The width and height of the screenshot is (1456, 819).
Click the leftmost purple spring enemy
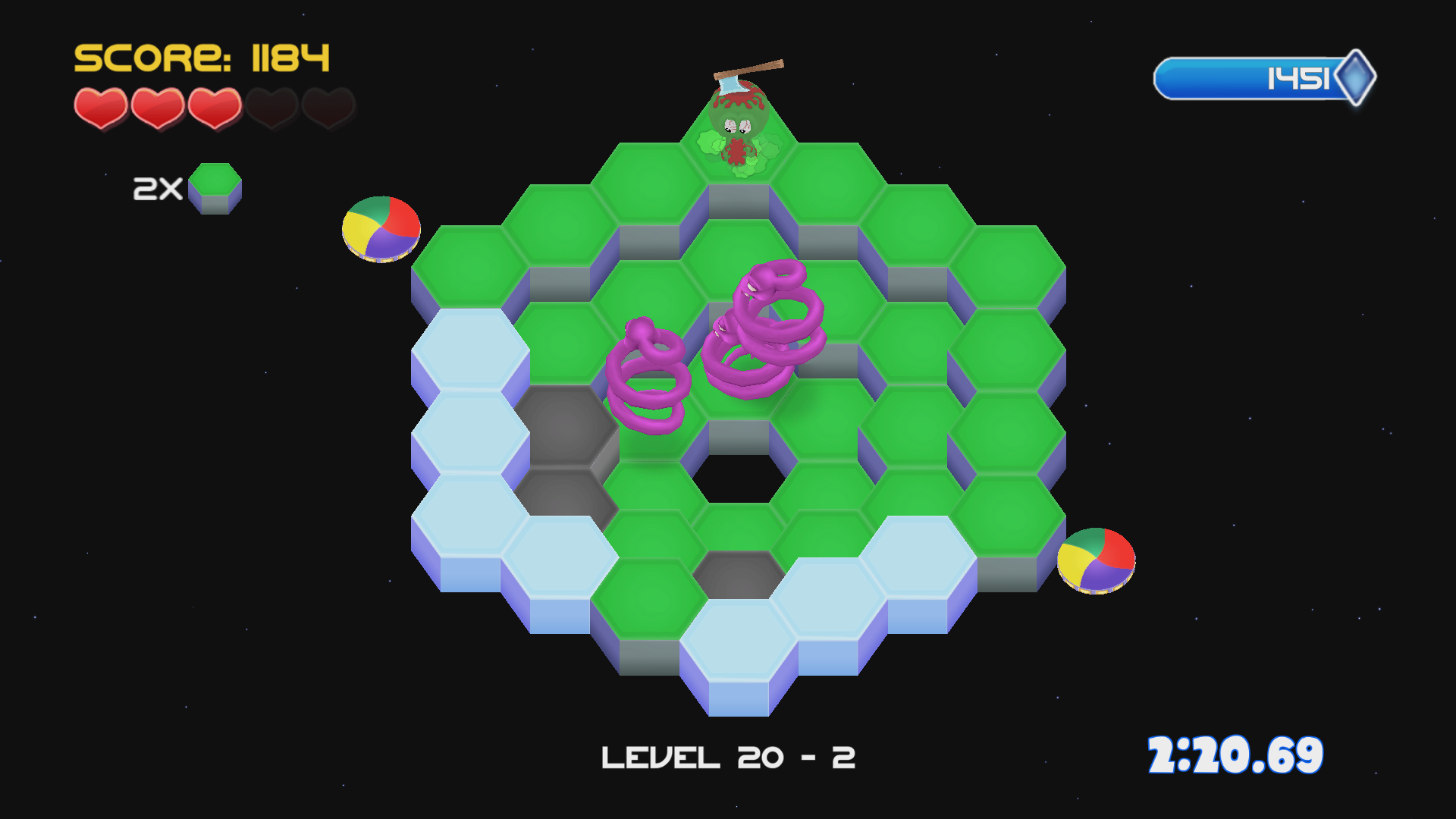click(x=648, y=372)
